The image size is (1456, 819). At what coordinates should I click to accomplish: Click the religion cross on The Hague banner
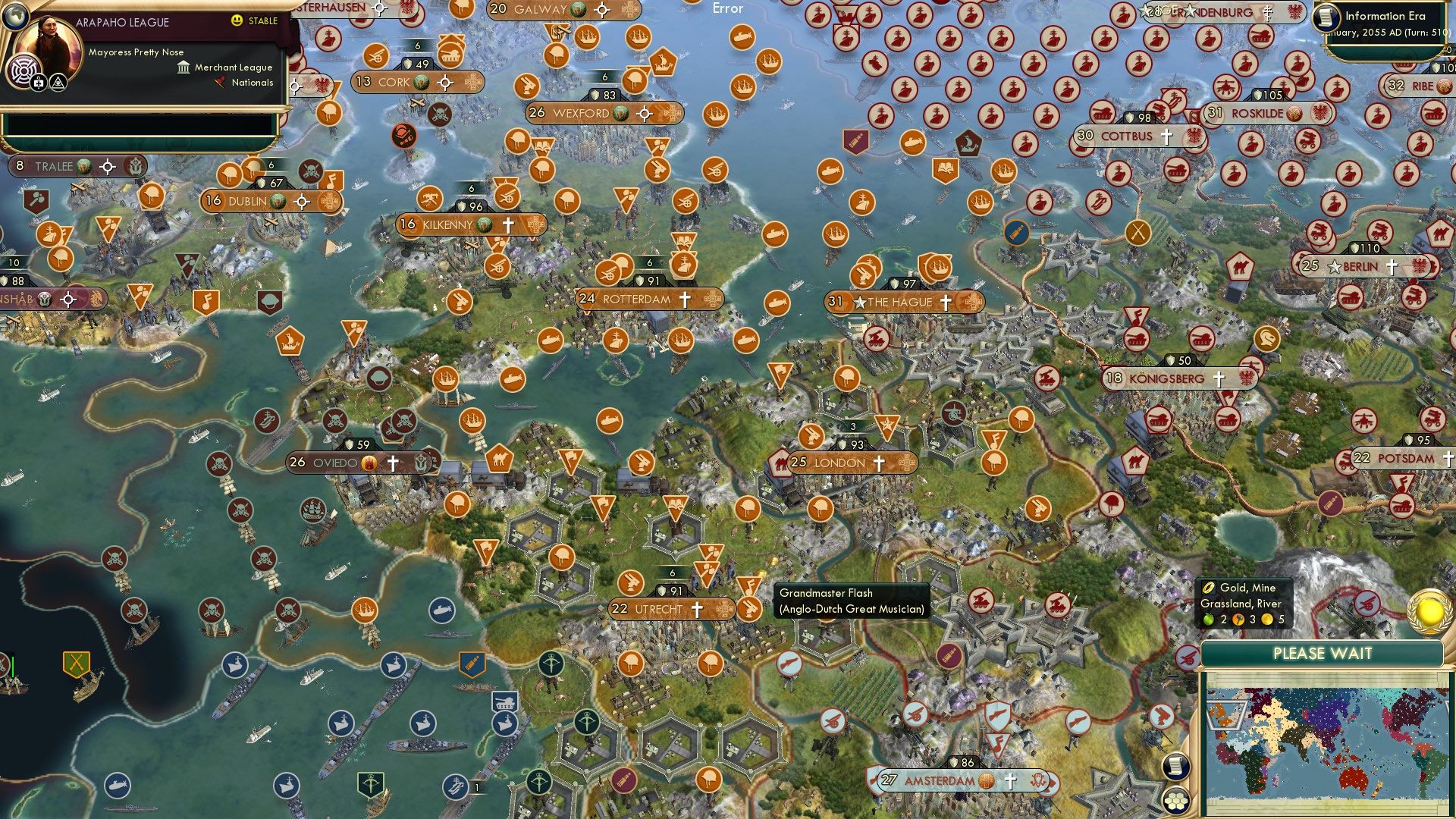[x=946, y=302]
